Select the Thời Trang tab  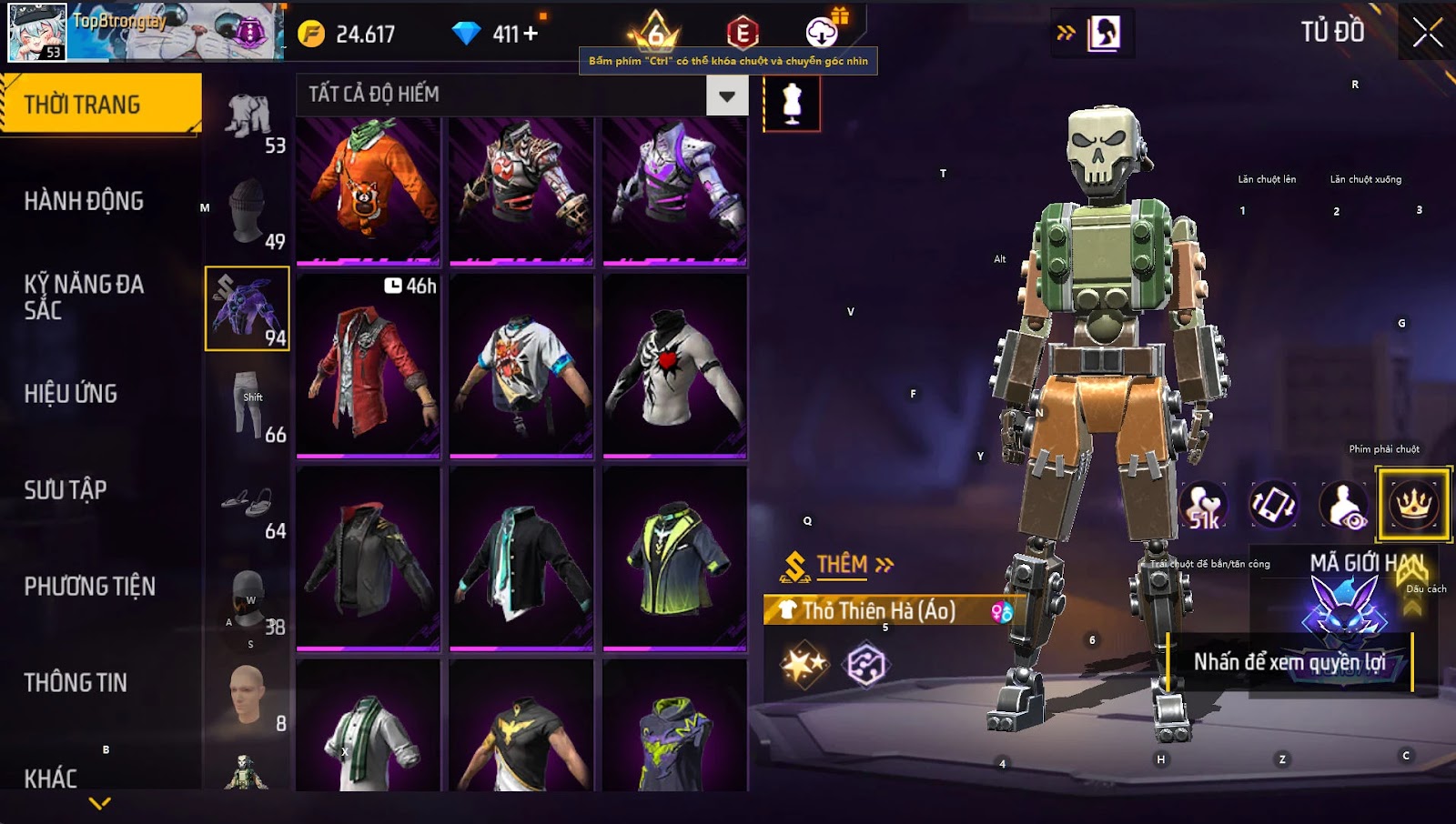pyautogui.click(x=100, y=105)
